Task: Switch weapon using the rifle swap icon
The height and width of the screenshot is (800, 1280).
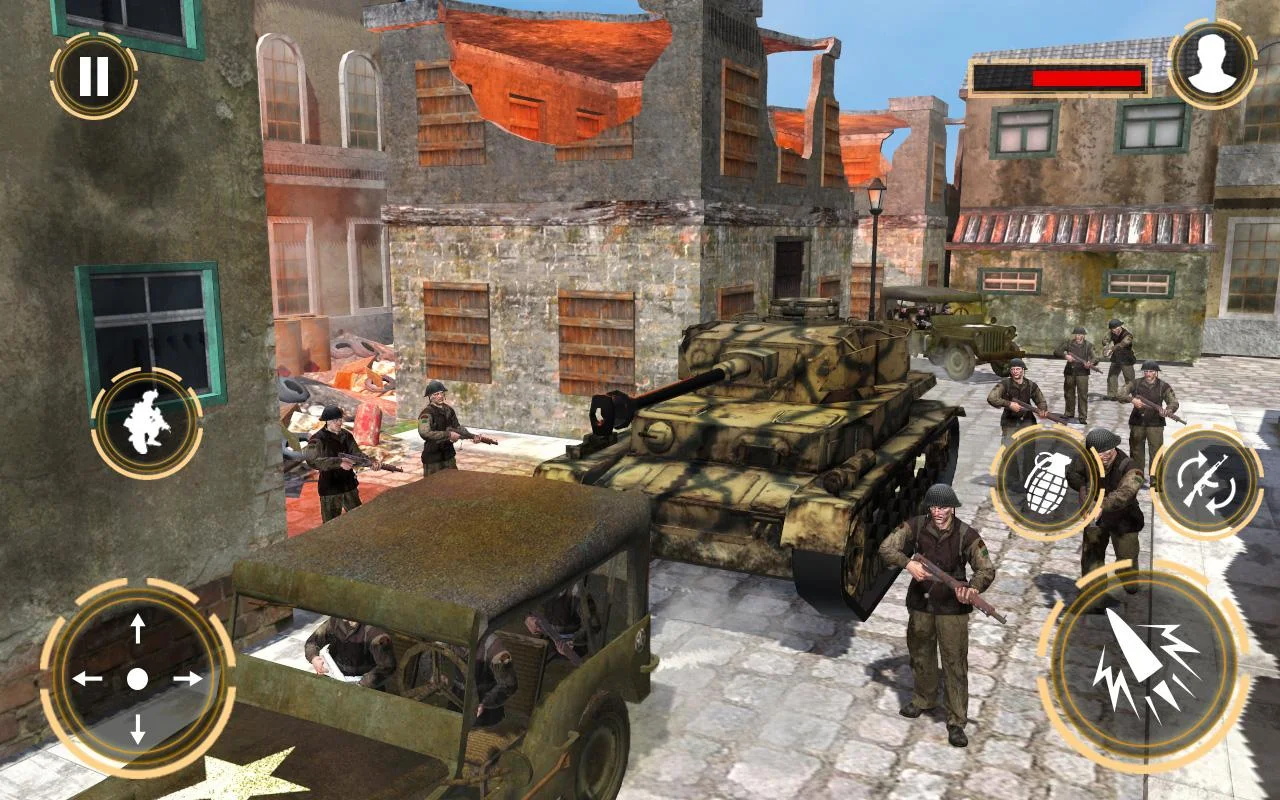Action: pos(1206,483)
